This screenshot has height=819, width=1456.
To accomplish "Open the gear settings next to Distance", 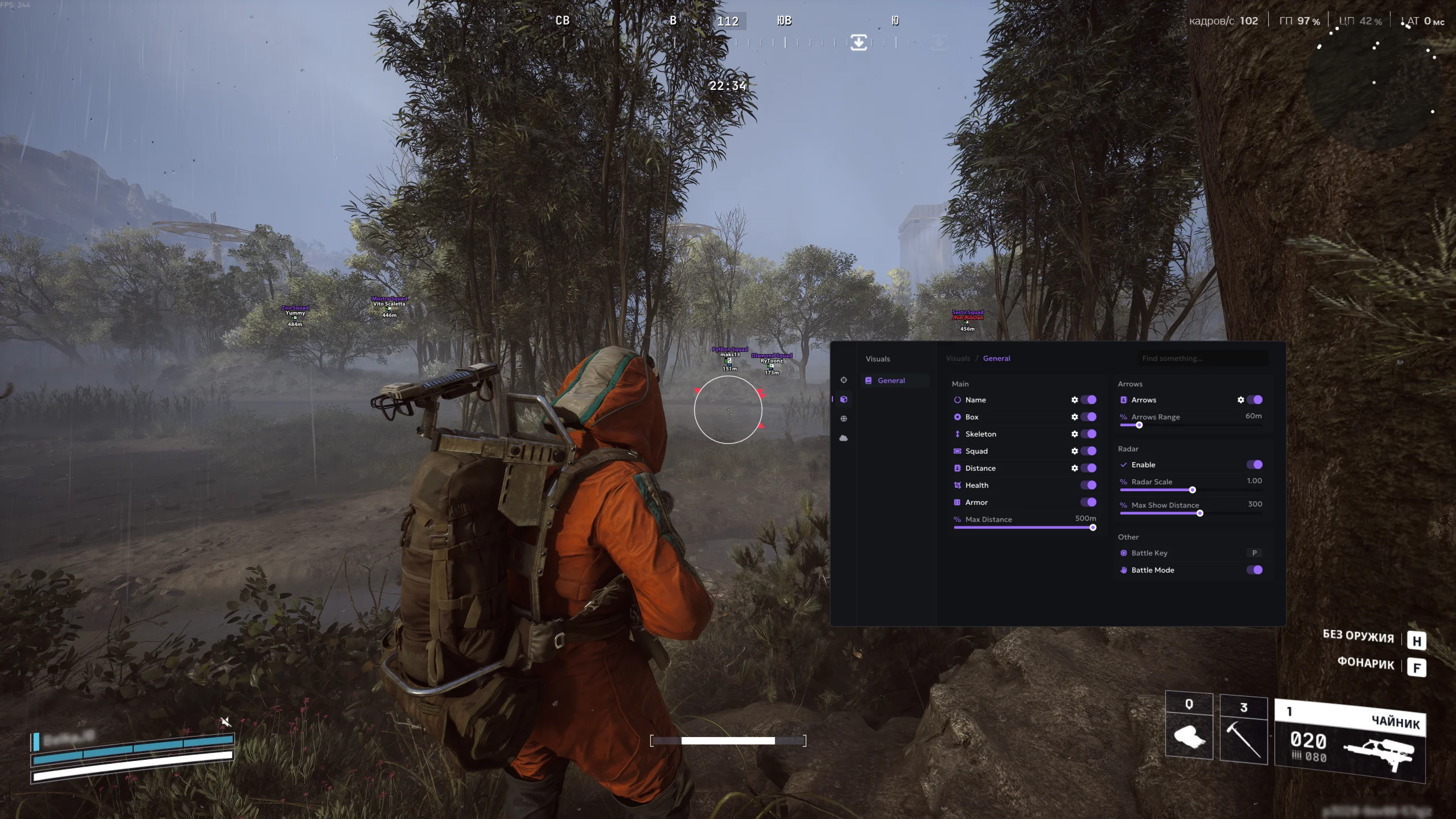I will click(1075, 468).
